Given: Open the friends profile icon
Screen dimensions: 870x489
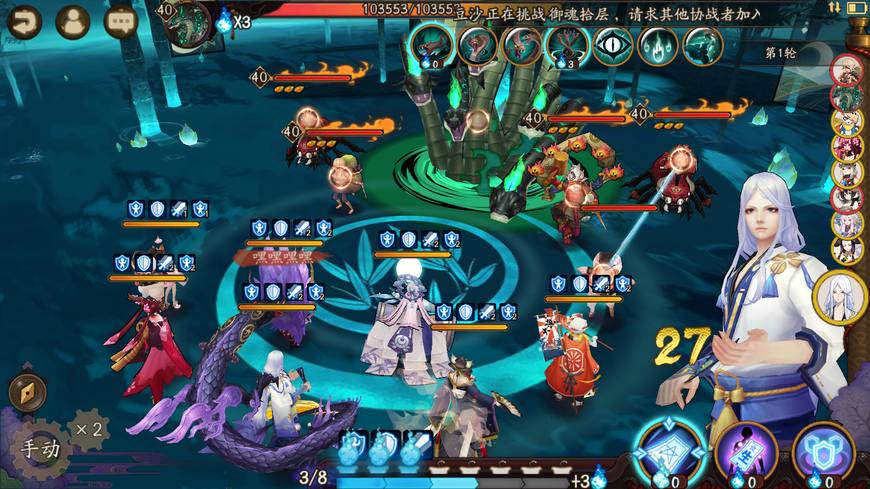Looking at the screenshot, I should tap(72, 21).
